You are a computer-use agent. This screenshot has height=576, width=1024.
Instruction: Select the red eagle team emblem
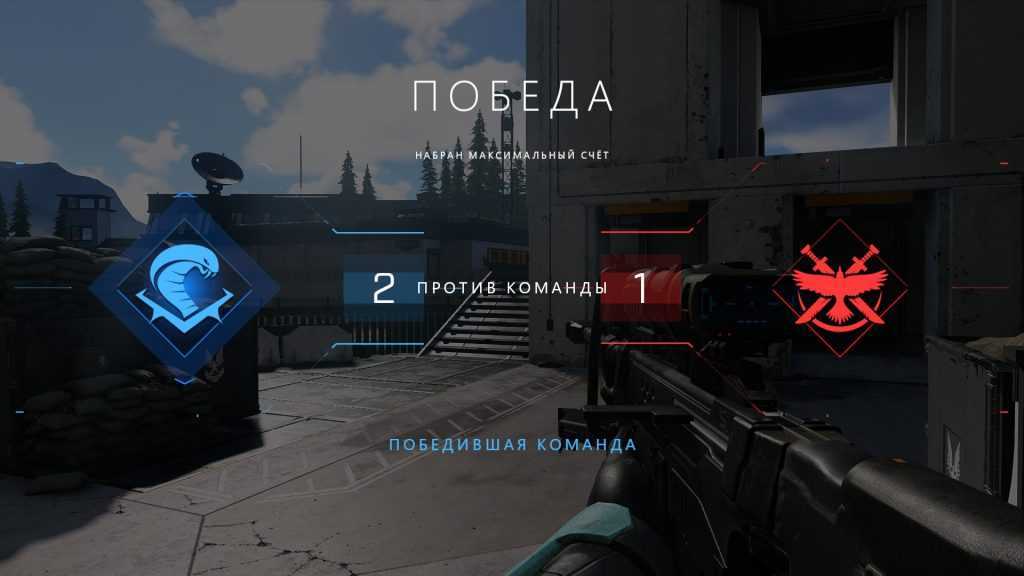coord(836,291)
